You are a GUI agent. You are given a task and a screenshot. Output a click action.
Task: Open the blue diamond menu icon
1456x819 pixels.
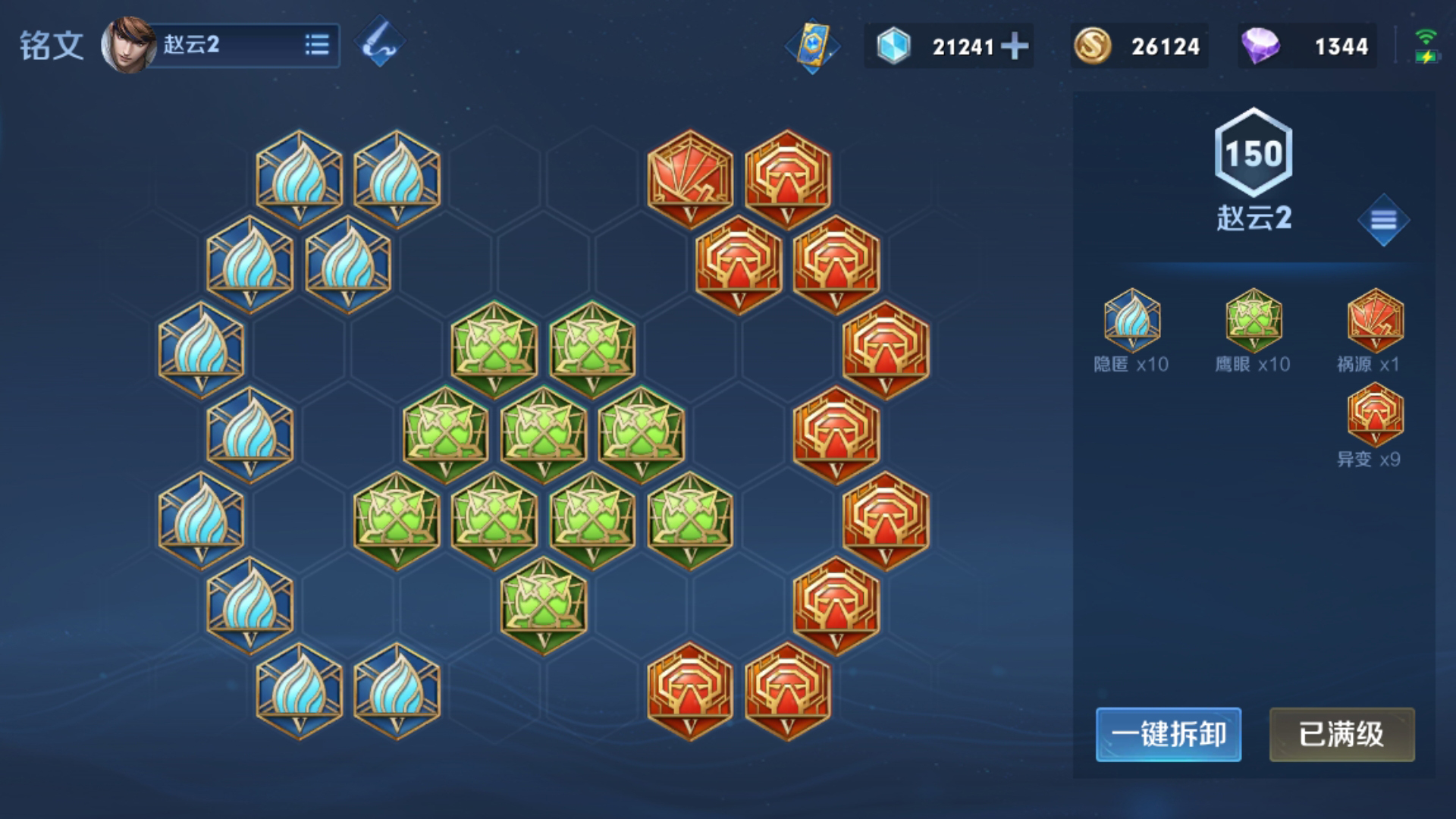[1383, 220]
